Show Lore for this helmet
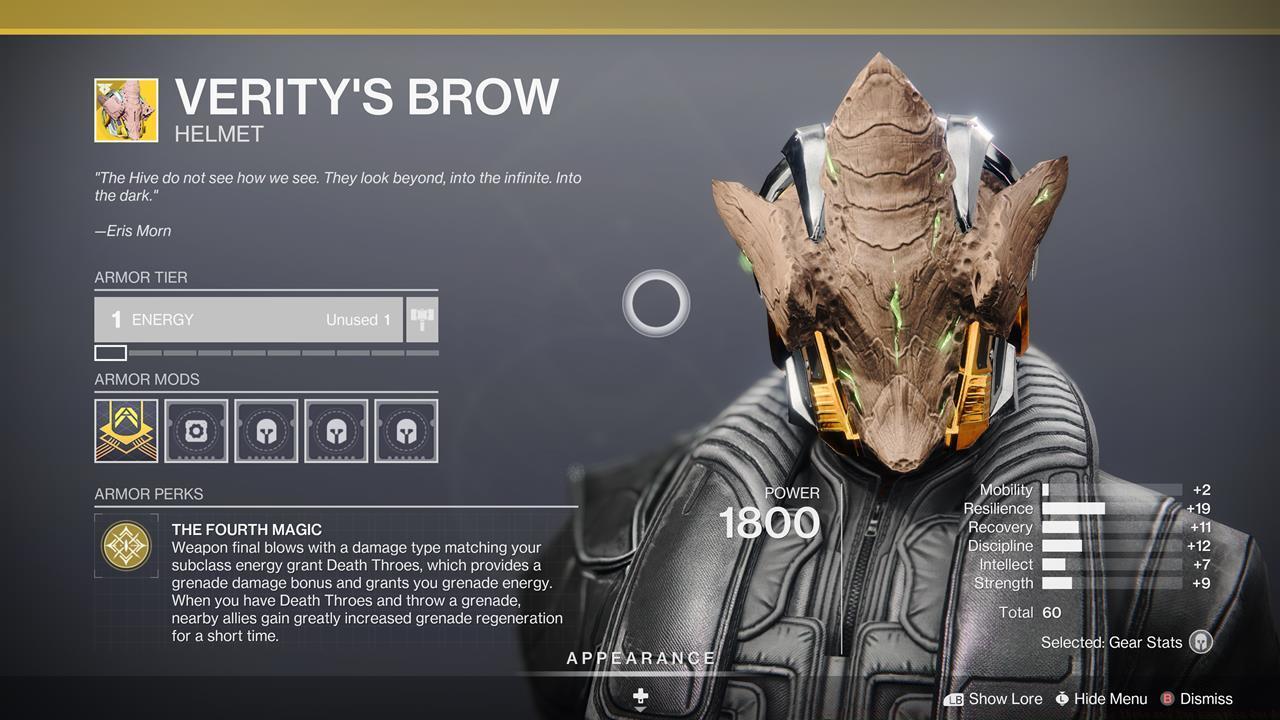This screenshot has height=720, width=1280. point(993,699)
